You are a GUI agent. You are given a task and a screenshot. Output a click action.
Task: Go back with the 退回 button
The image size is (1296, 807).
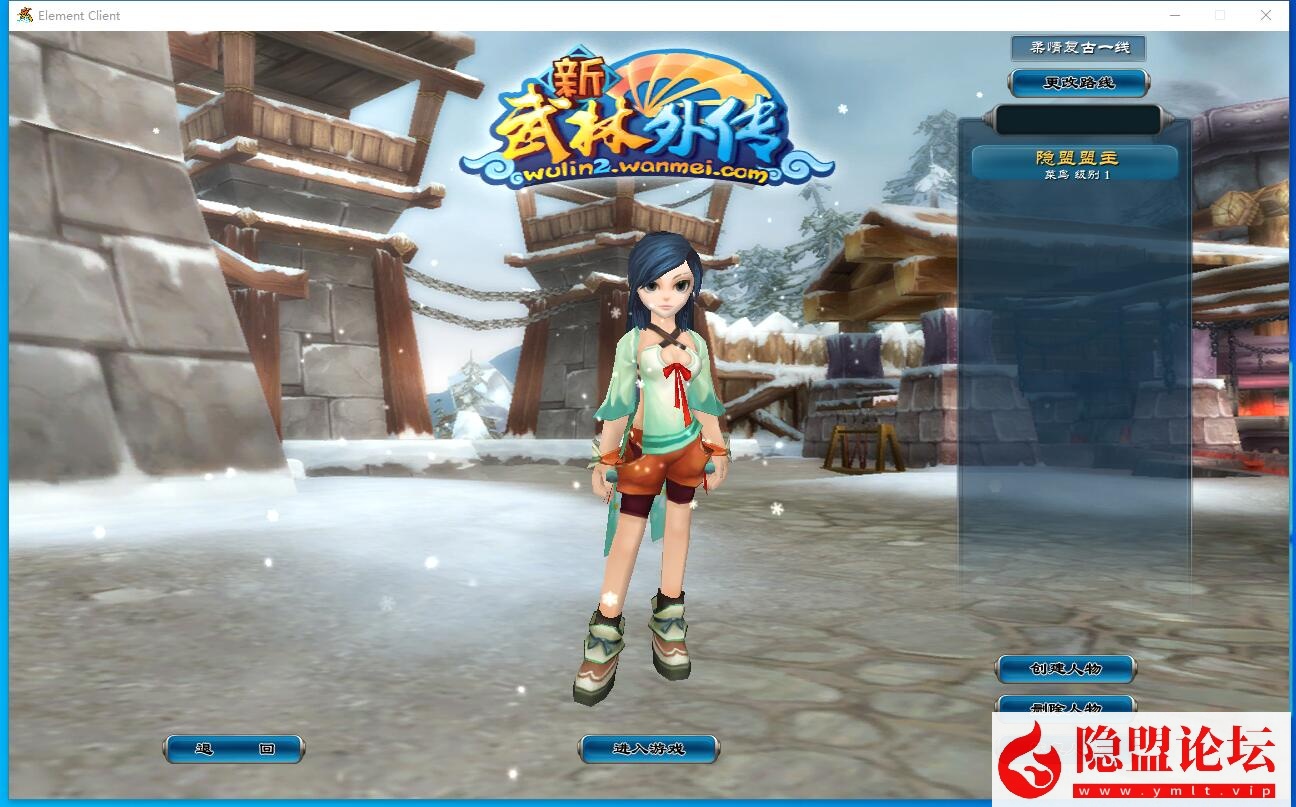234,749
